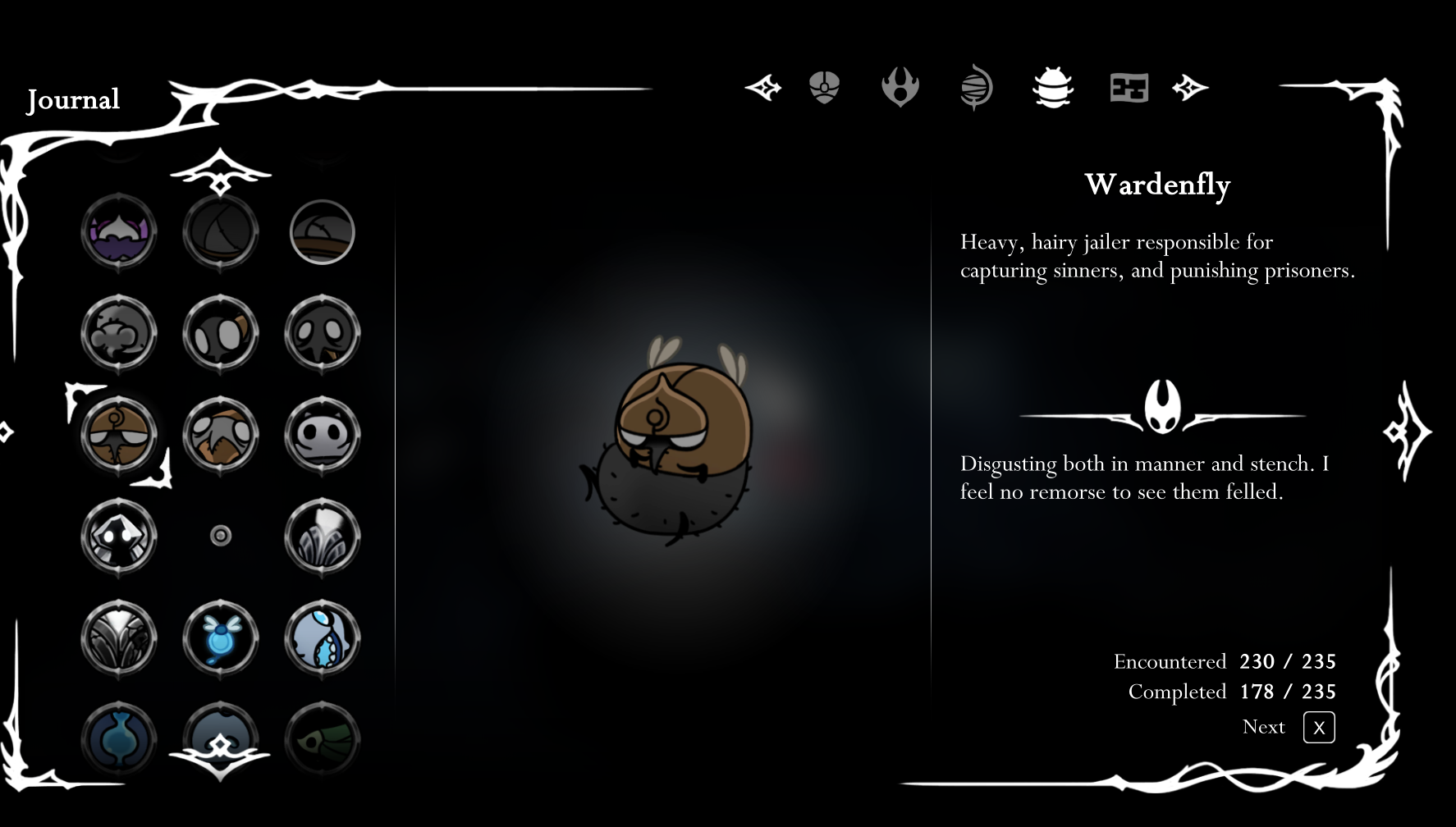Select the blue droplet creature entry

[322, 638]
